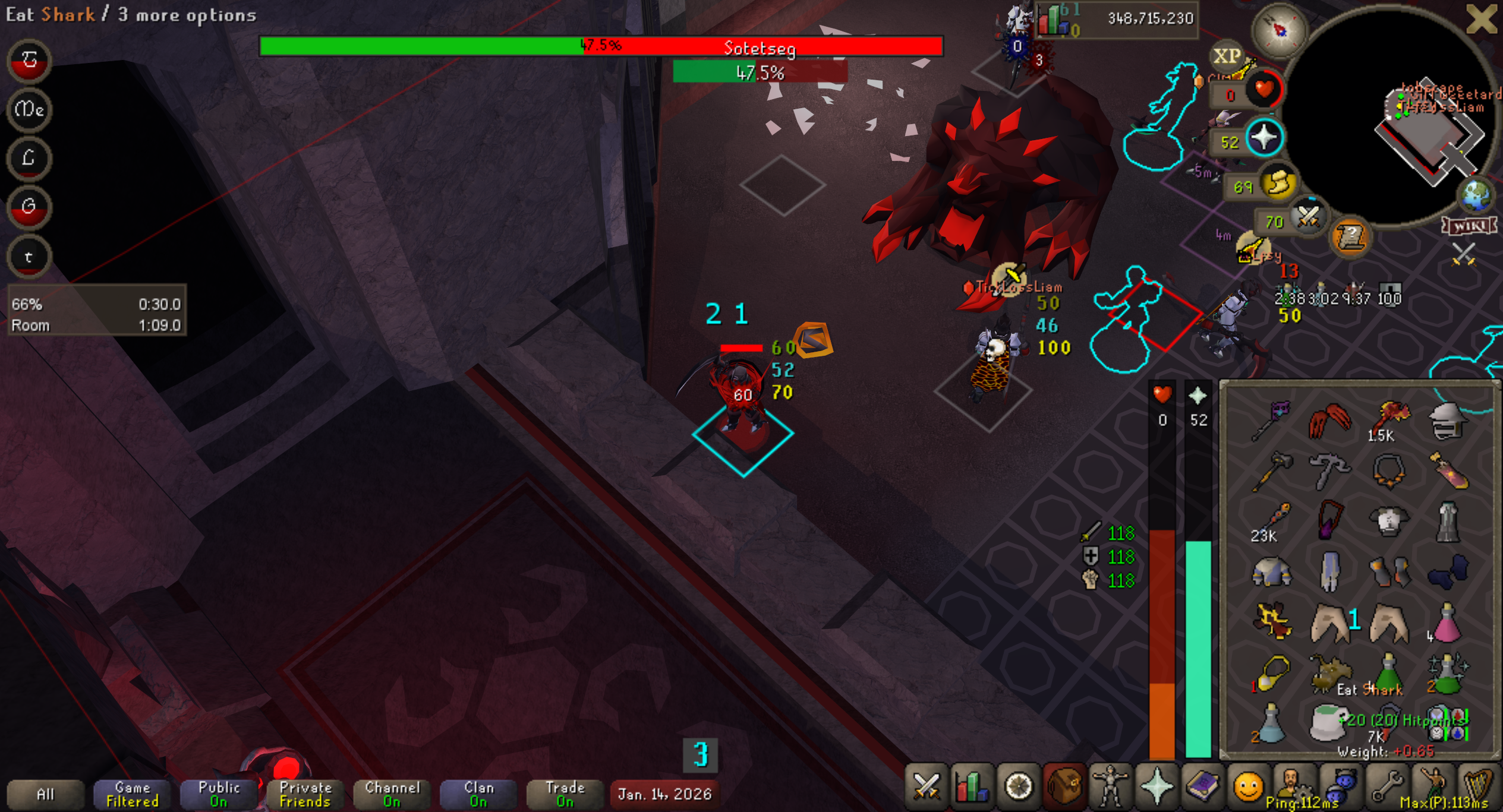This screenshot has width=1503, height=812.
Task: Open the Skills tab
Action: (972, 787)
